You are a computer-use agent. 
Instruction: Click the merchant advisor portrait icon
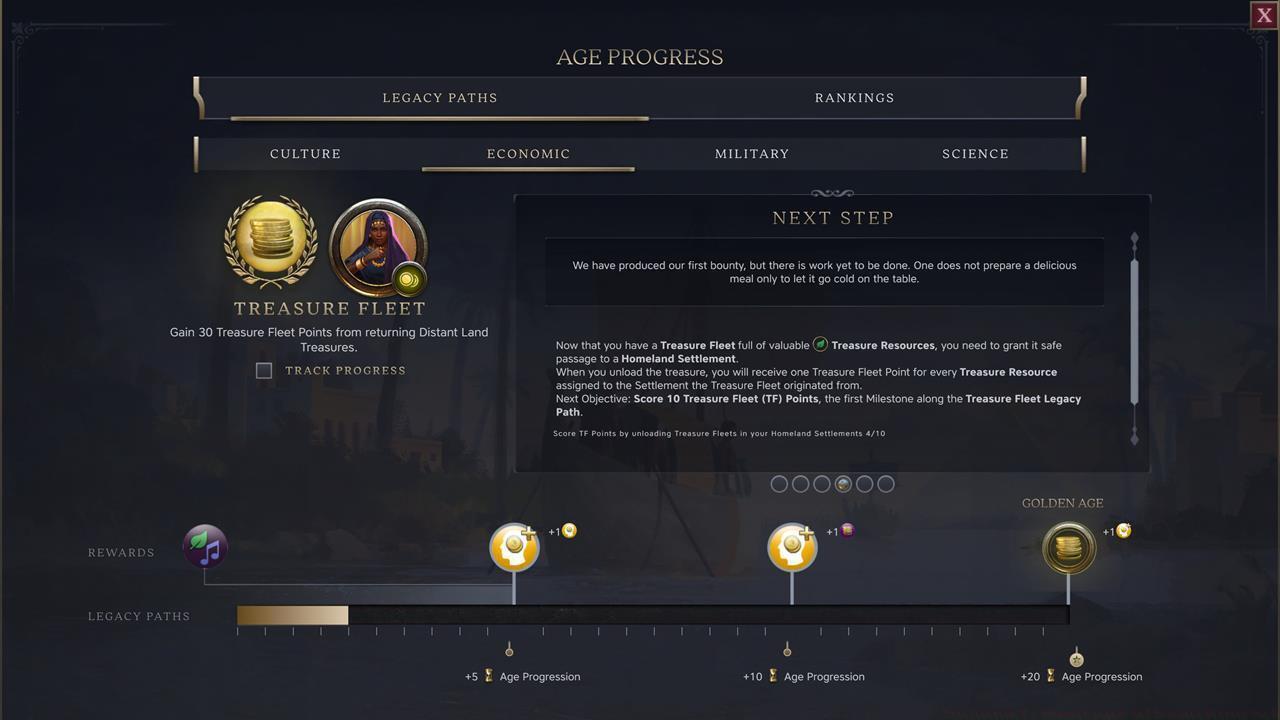(378, 247)
